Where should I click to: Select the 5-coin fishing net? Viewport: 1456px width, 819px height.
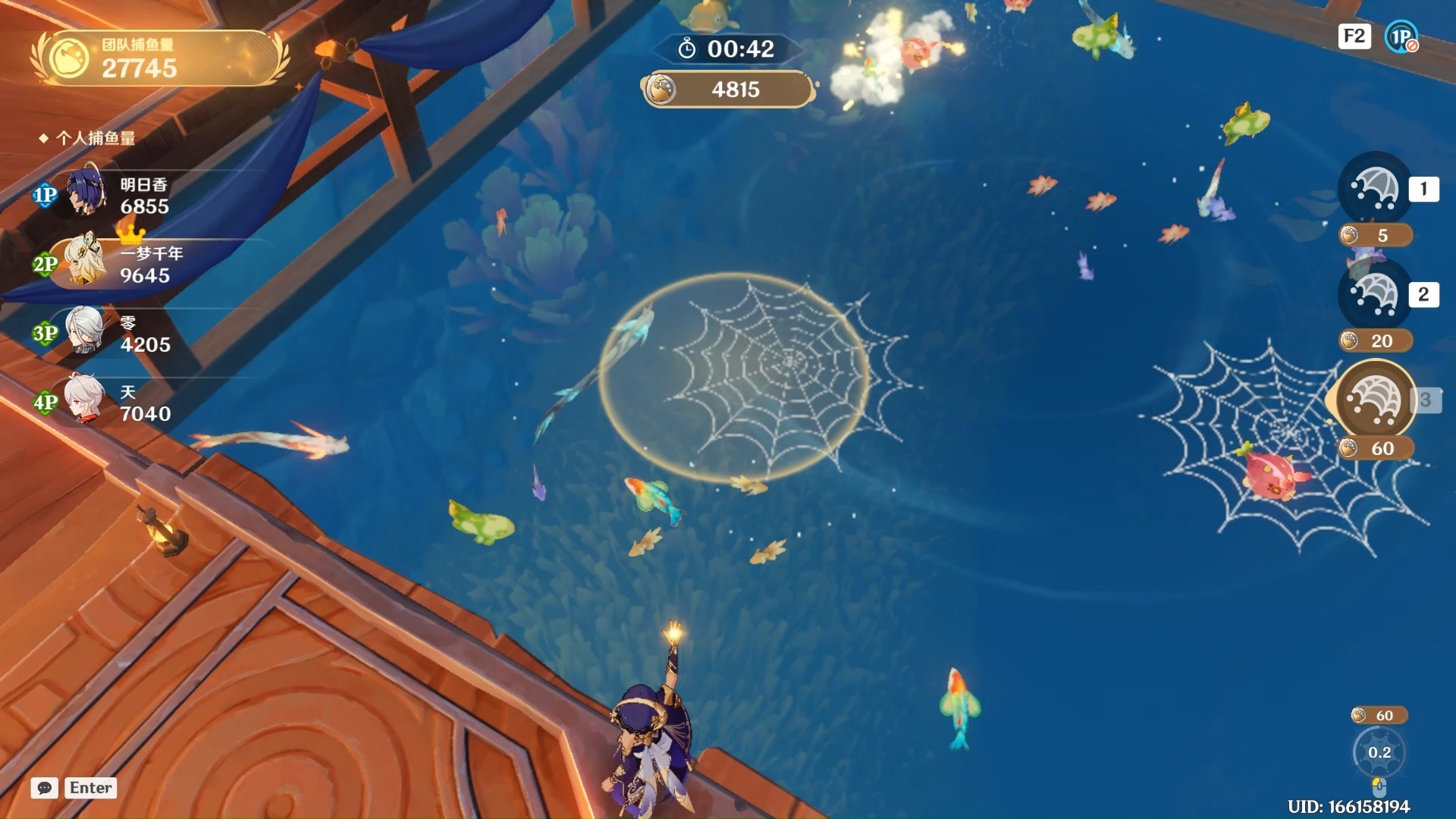(1374, 190)
